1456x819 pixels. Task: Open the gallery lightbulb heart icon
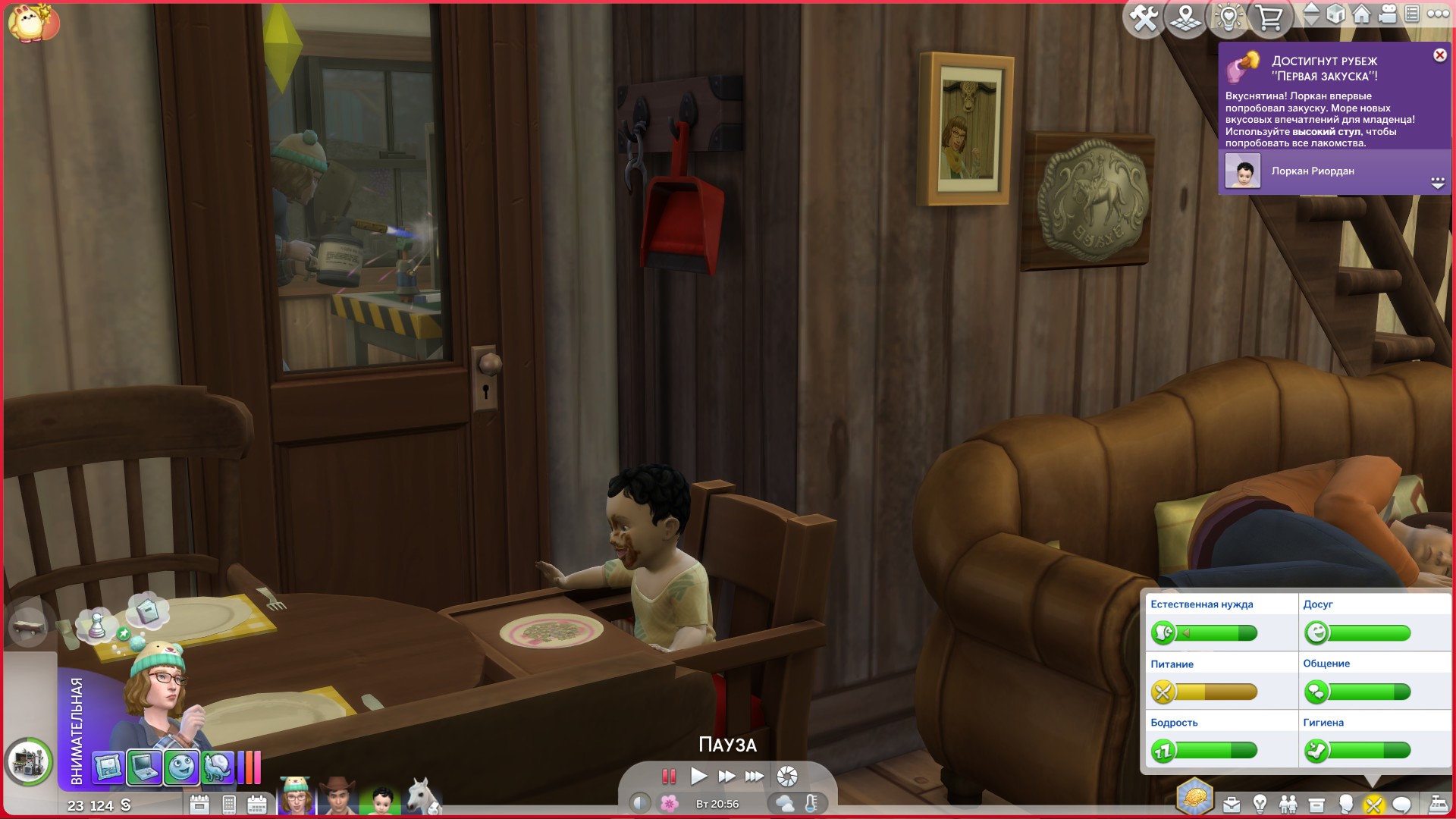point(1228,17)
